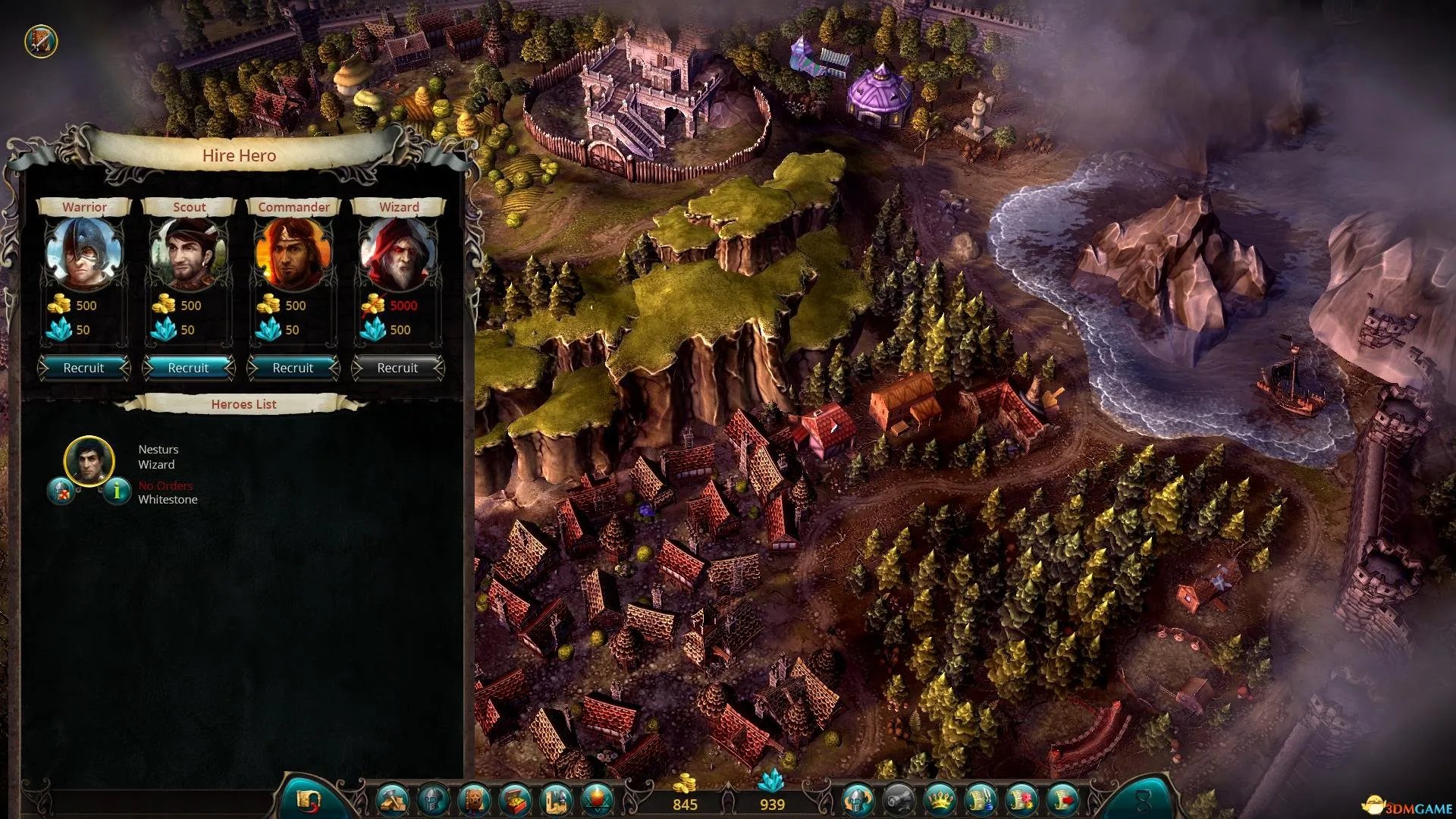Screen dimensions: 1456x819
Task: Click the candle and star icon
Action: (596, 799)
